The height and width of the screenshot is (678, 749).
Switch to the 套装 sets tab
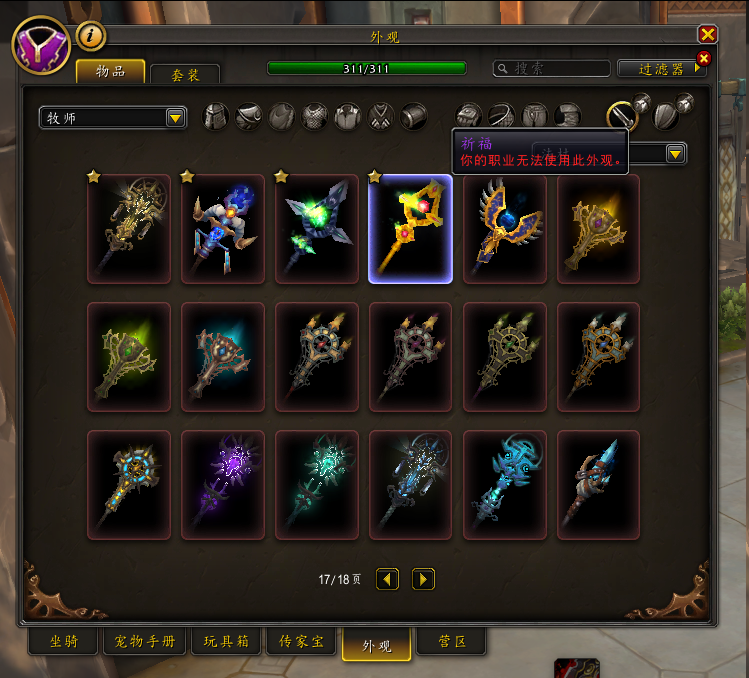click(185, 74)
